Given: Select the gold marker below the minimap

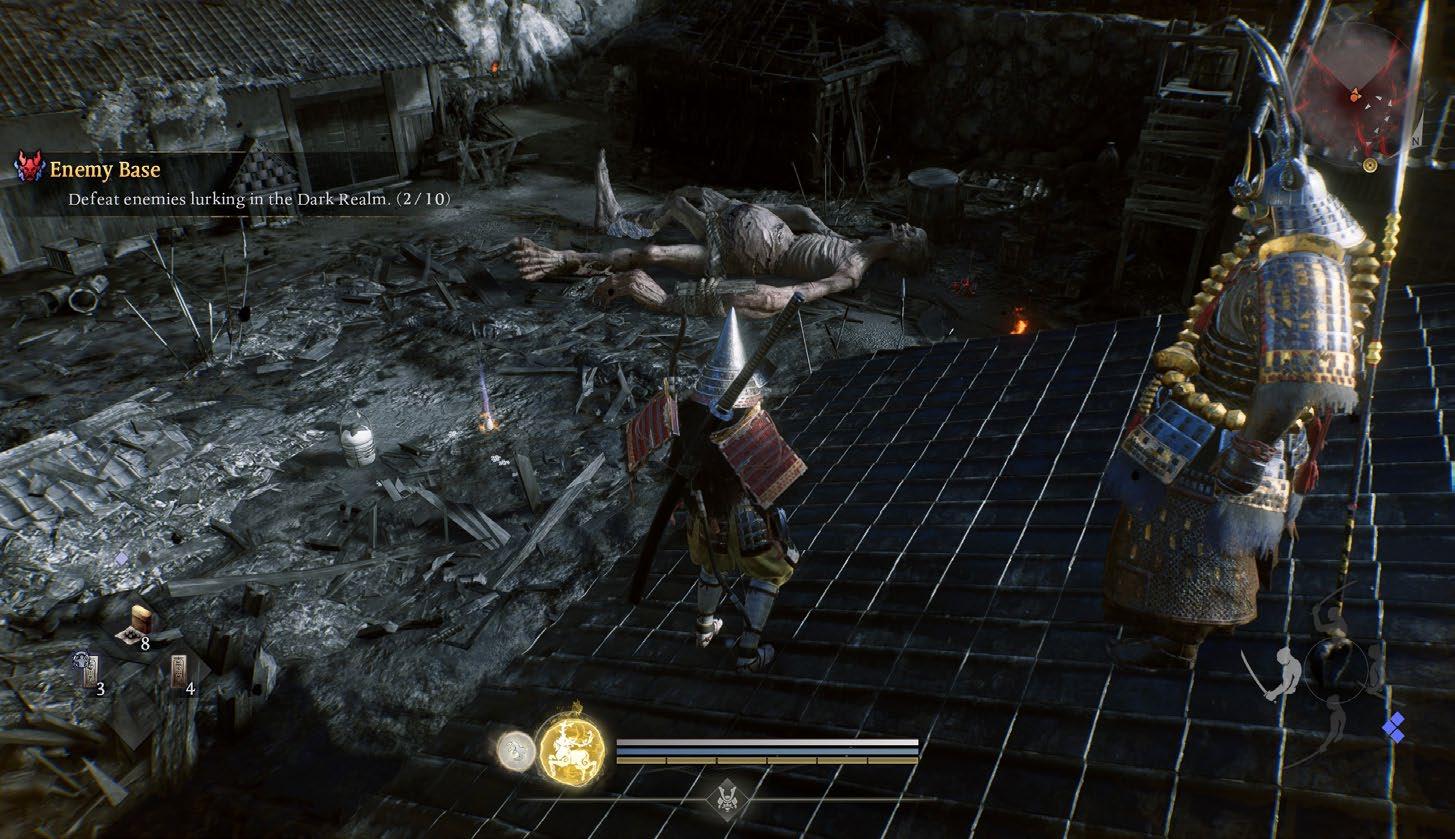Looking at the screenshot, I should pyautogui.click(x=1370, y=165).
